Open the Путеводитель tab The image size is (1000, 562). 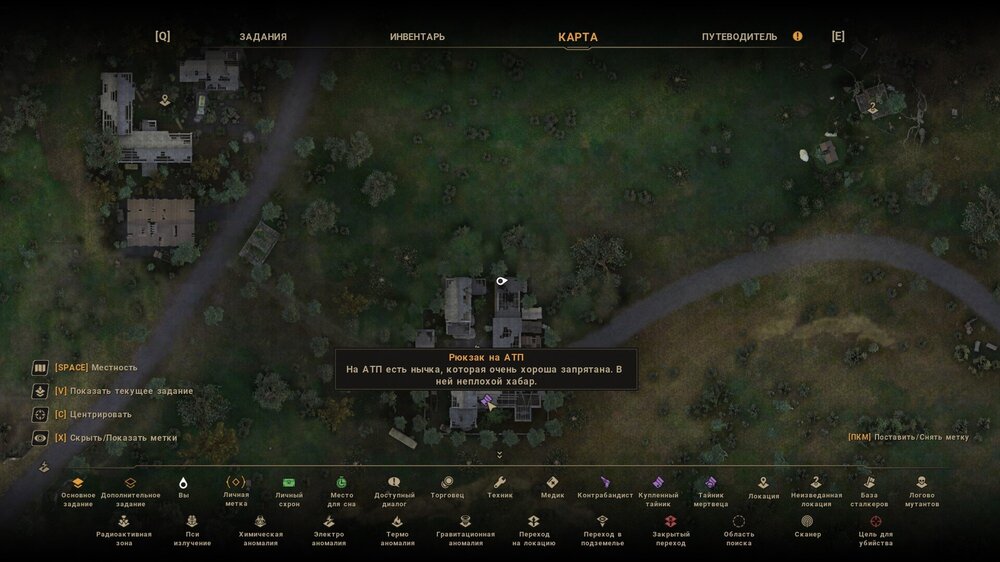pyautogui.click(x=739, y=37)
